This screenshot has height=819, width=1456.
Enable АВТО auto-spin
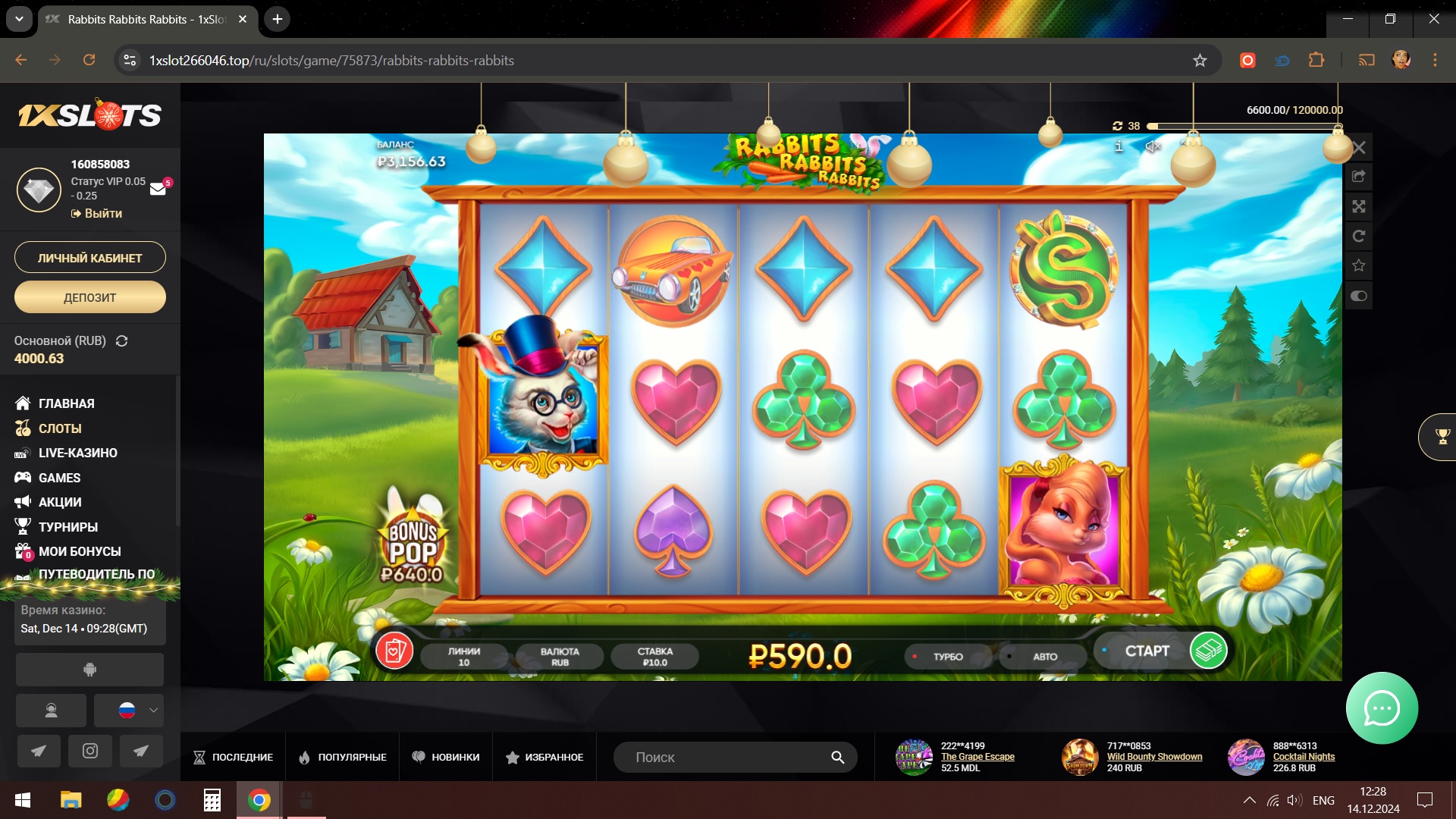1044,657
